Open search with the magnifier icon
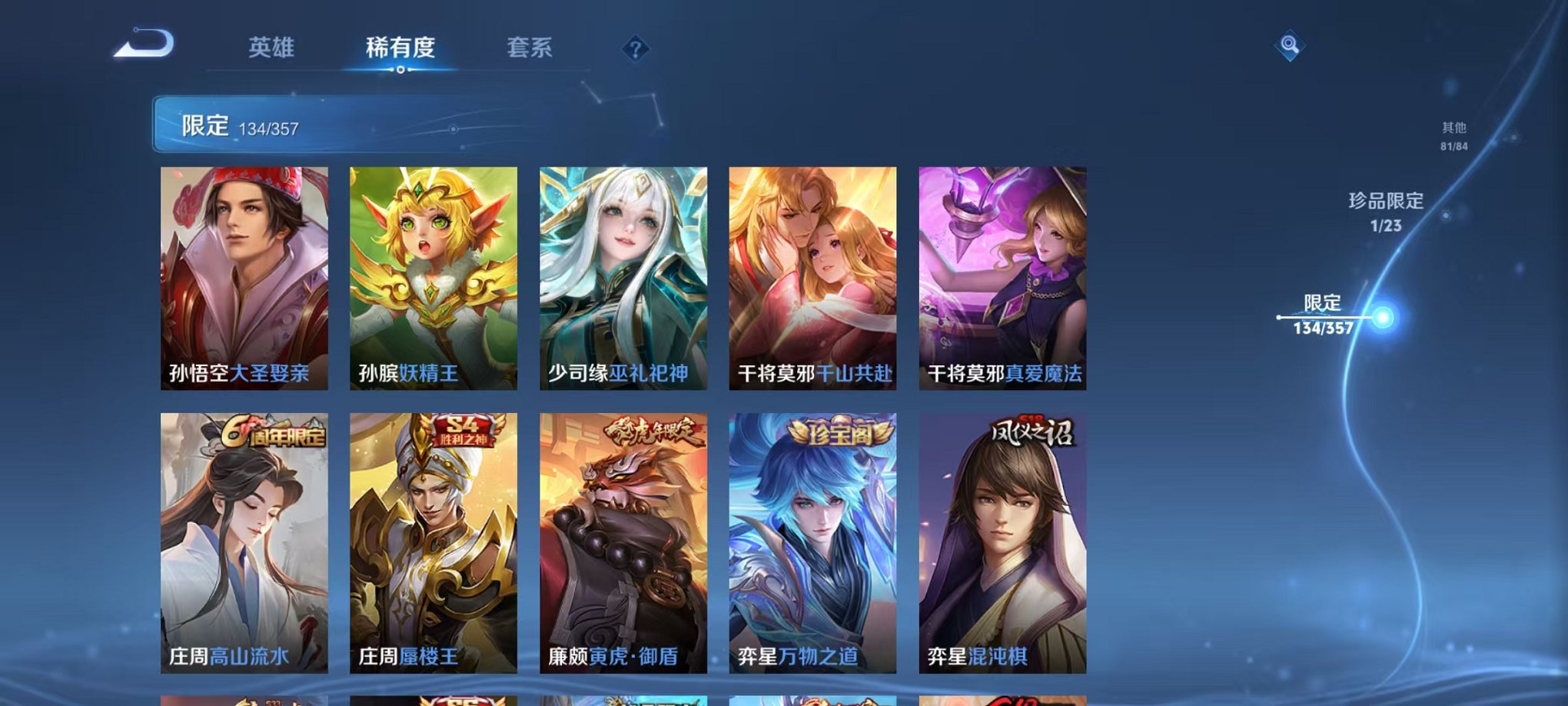1568x706 pixels. (x=1289, y=46)
